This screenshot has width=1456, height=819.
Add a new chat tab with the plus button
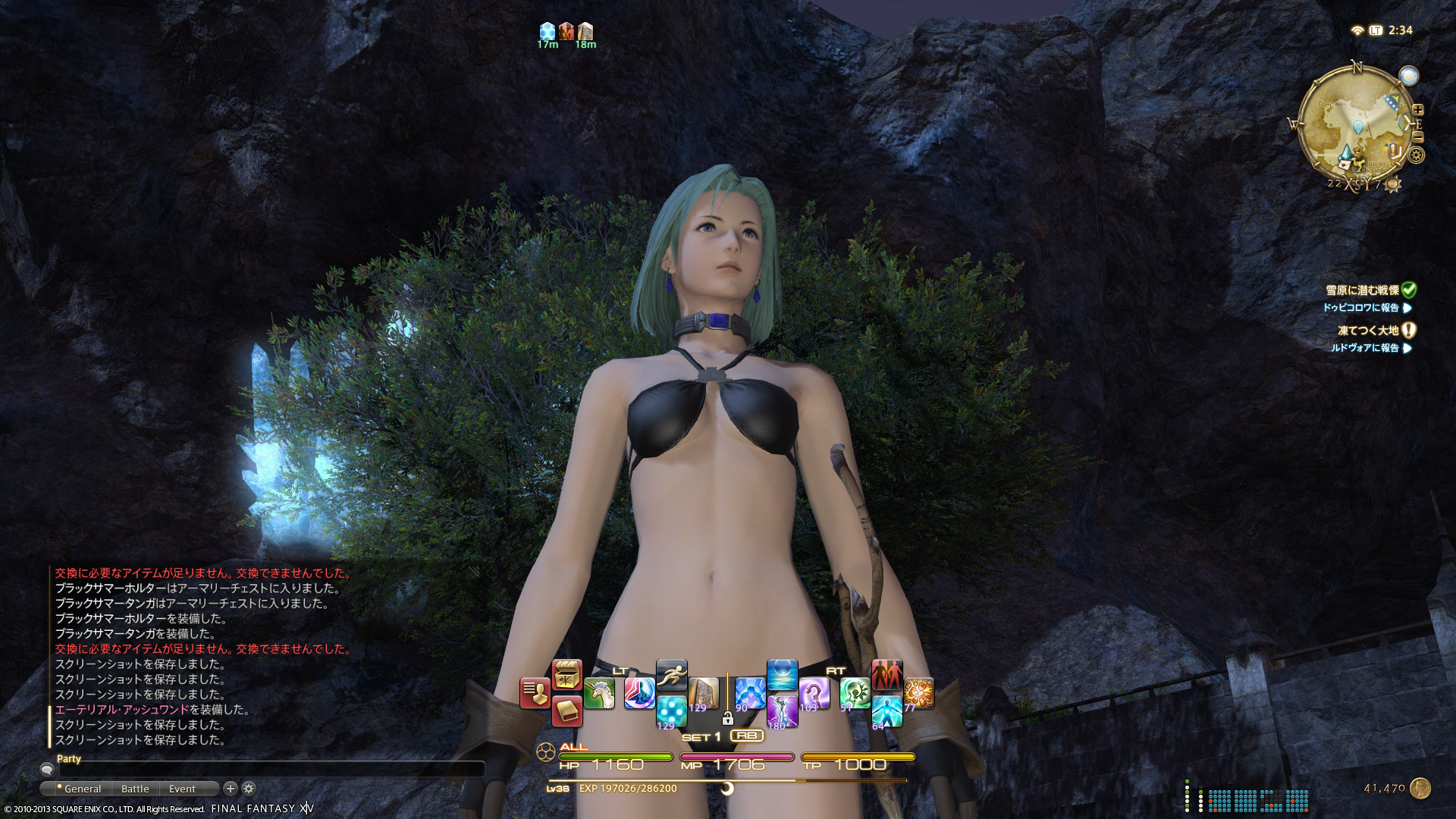coord(231,789)
